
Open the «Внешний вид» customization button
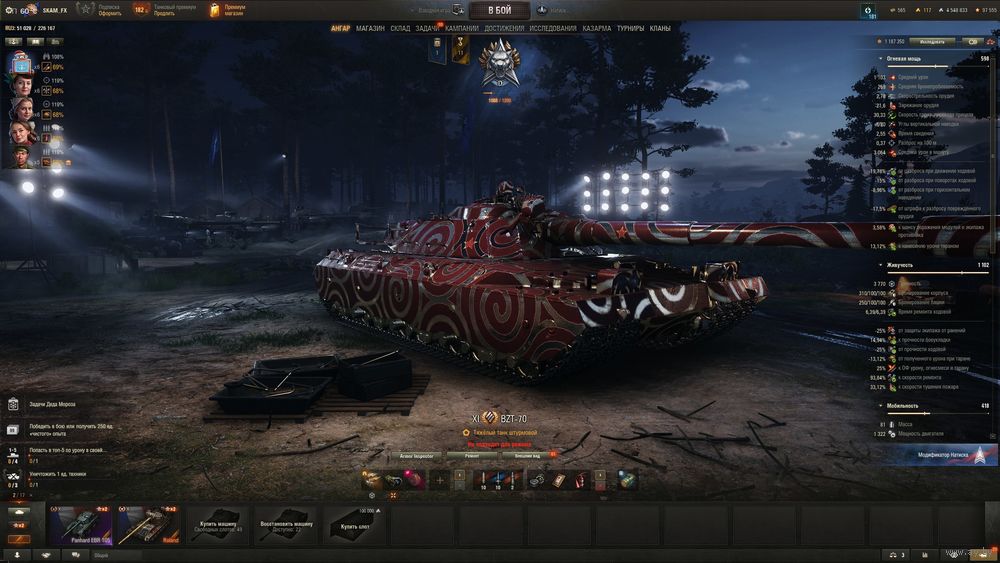coord(529,454)
